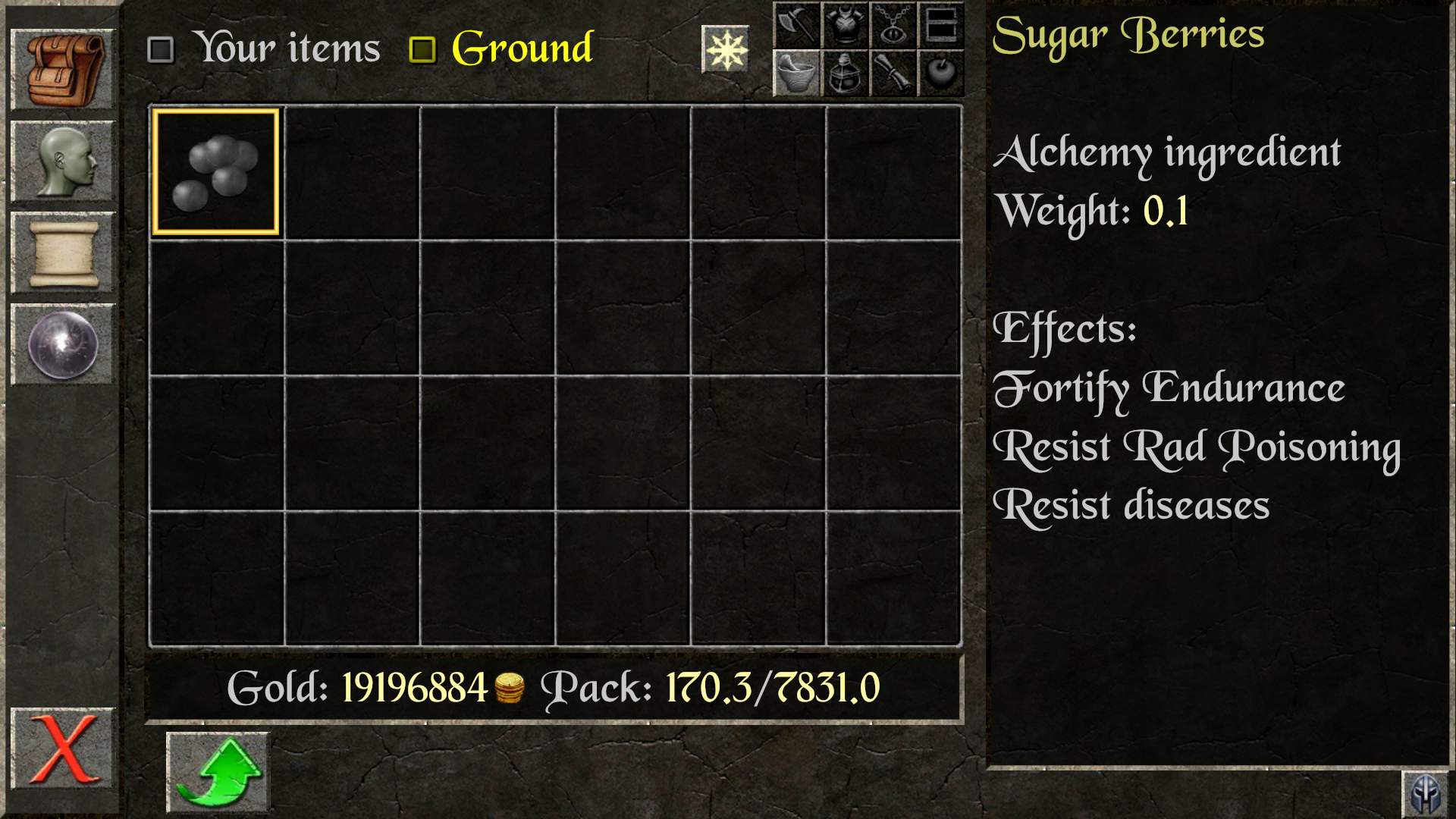Screen dimensions: 1456x819
Task: Filter items by the potion bottle icon
Action: pos(844,74)
